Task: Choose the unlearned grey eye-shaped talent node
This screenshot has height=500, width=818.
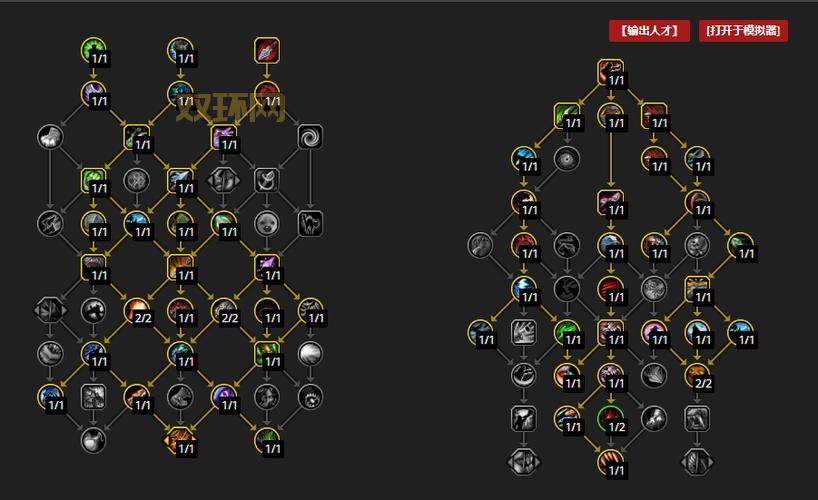Action: coord(567,158)
